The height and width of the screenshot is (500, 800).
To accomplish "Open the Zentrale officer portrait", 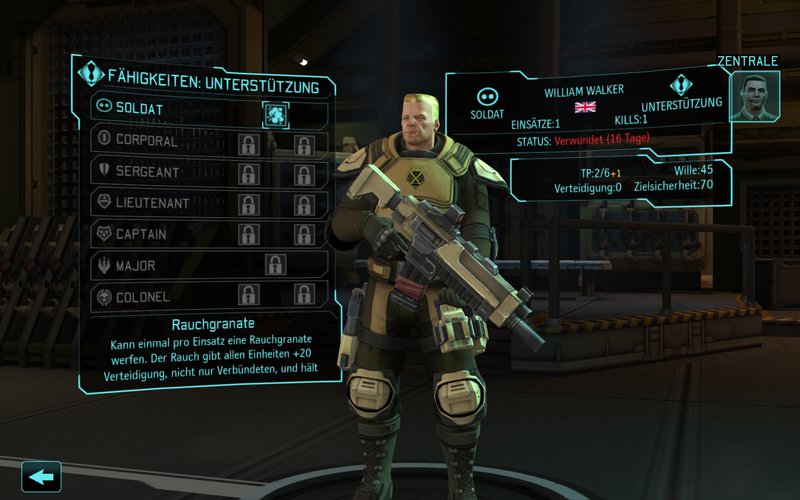I will coord(755,97).
